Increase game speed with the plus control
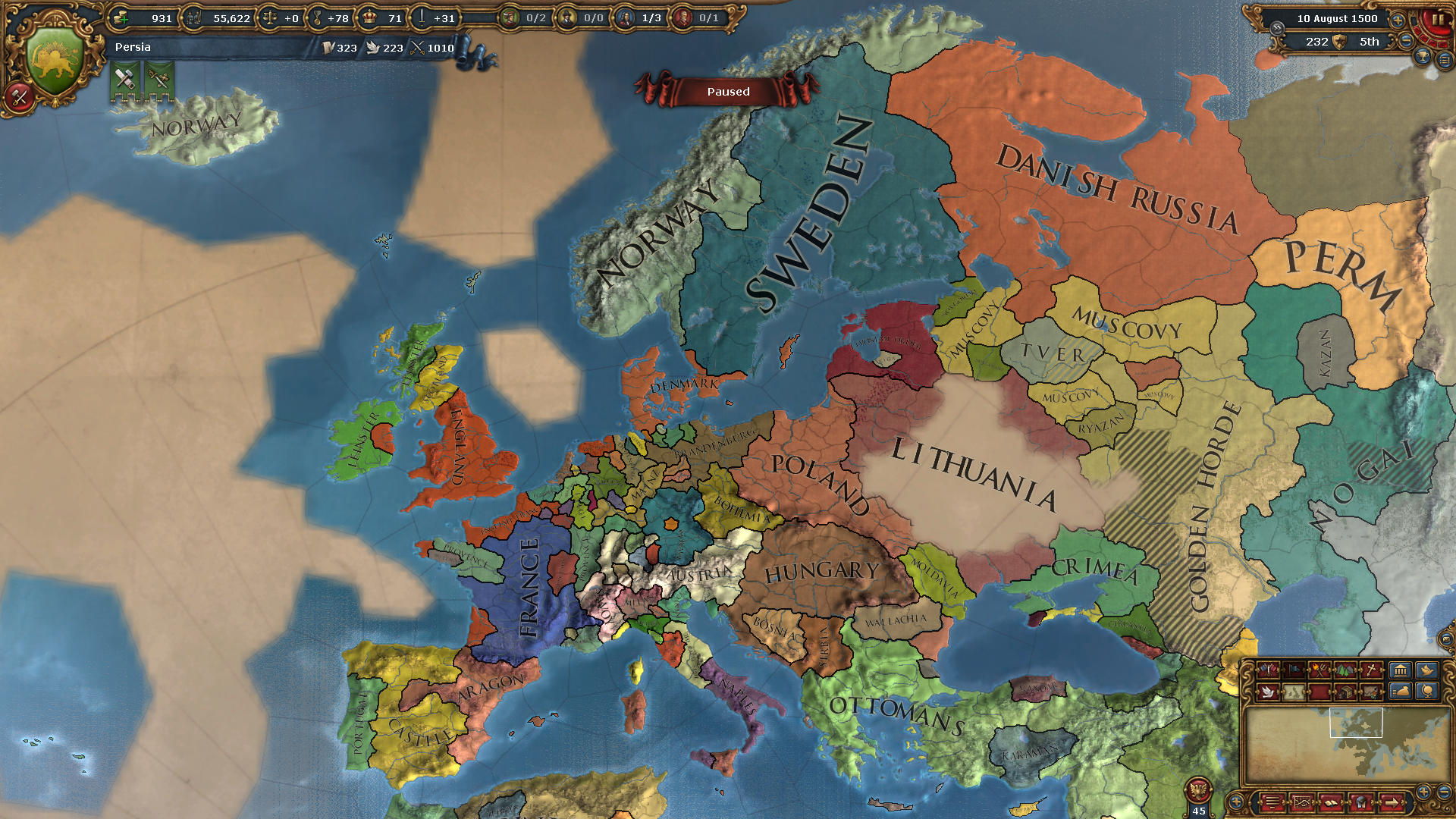 1398,20
